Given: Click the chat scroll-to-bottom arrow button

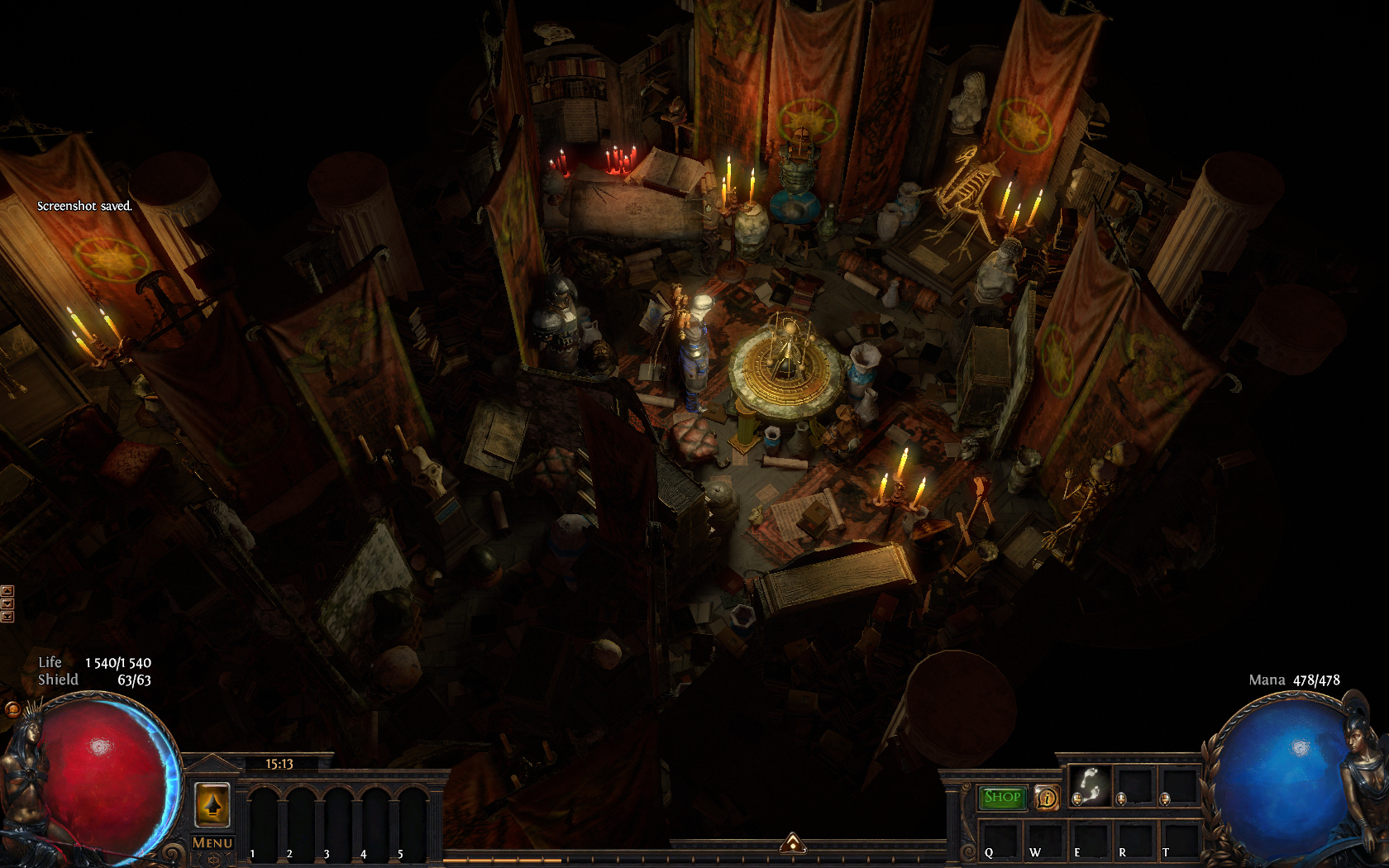Looking at the screenshot, I should (x=7, y=616).
